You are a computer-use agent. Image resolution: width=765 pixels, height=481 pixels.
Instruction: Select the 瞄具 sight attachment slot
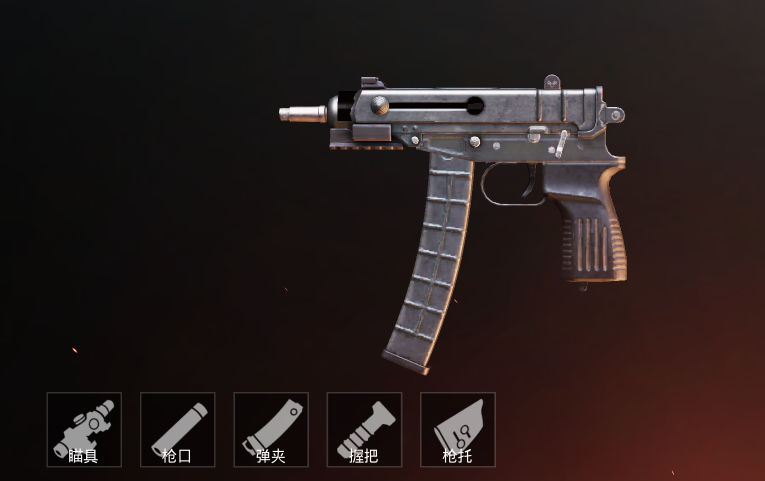point(84,430)
